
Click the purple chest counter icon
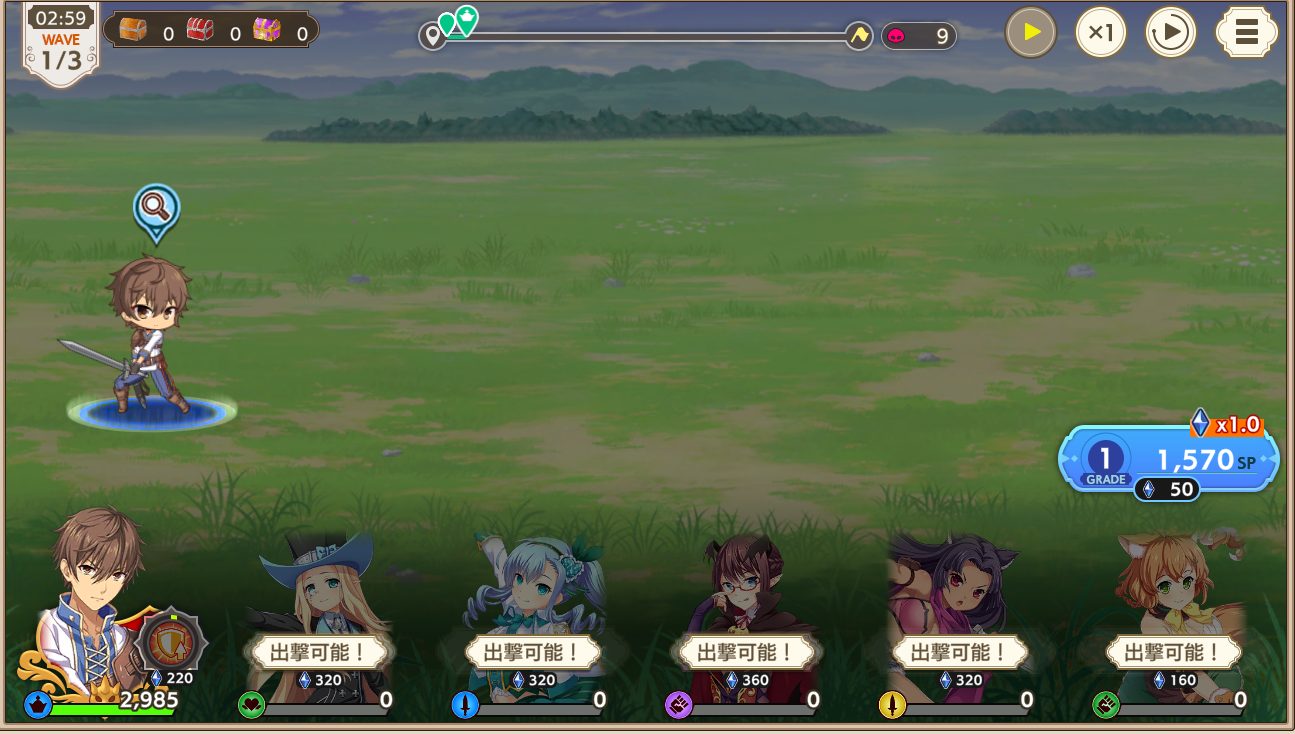(x=265, y=28)
